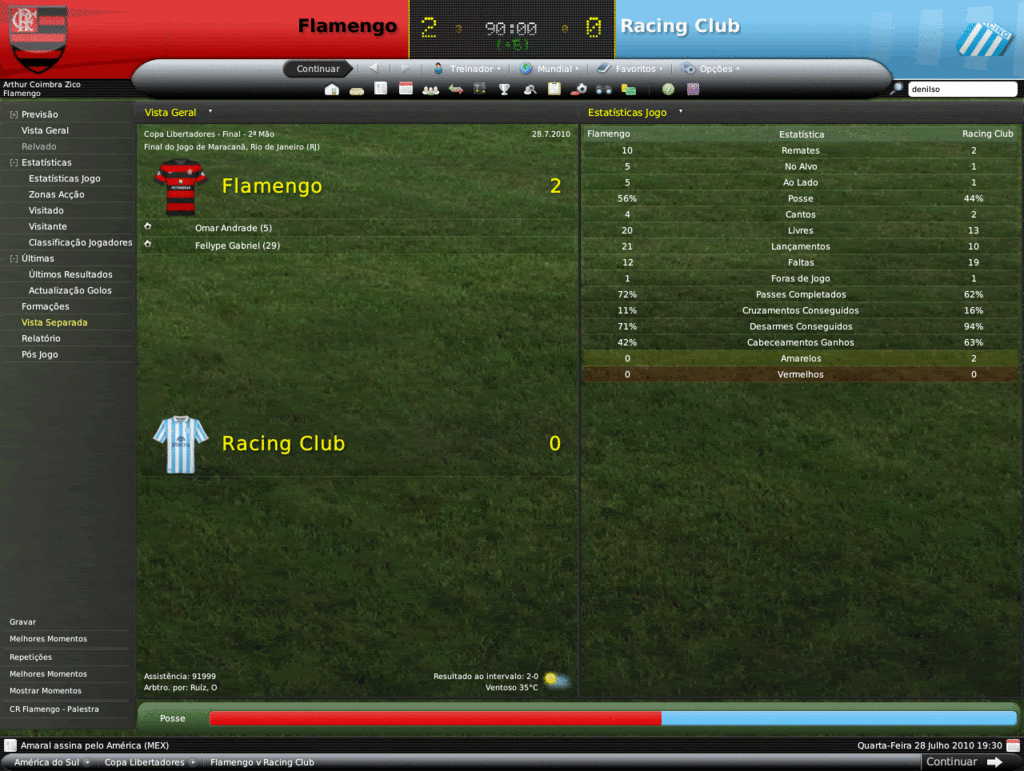Switch to Vista Separada
The width and height of the screenshot is (1024, 771).
click(54, 323)
